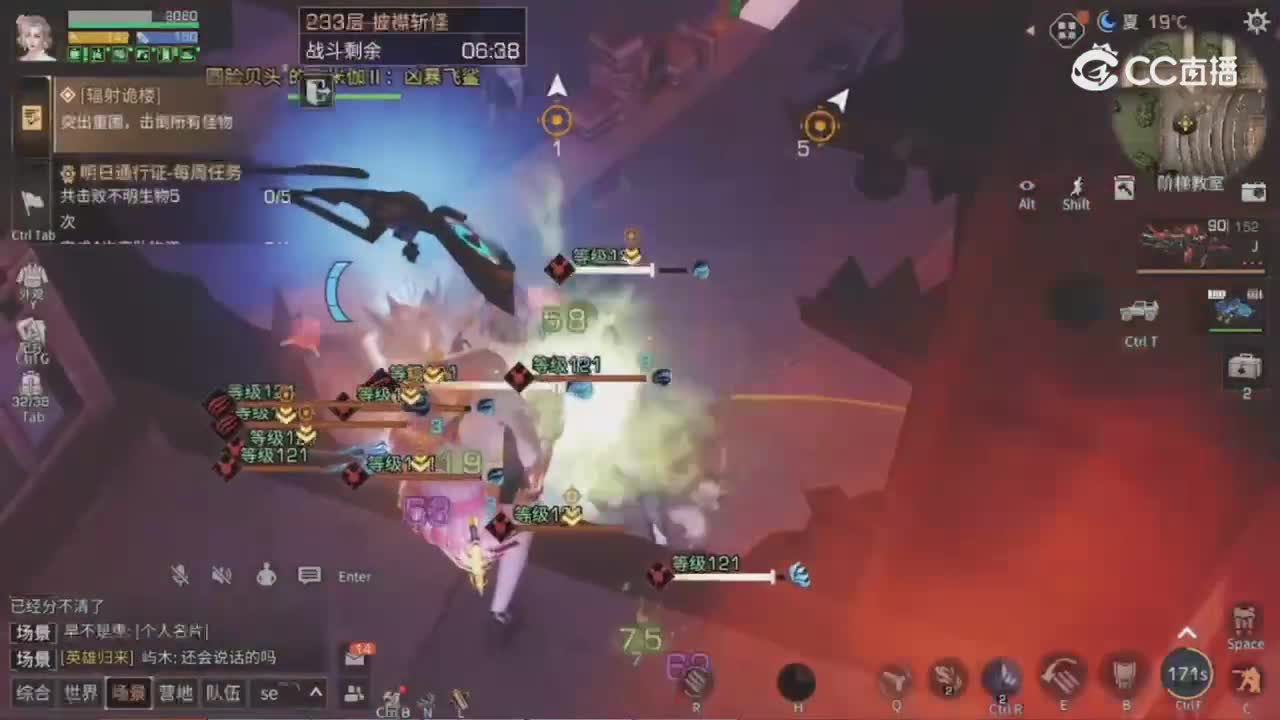The height and width of the screenshot is (720, 1280).
Task: Click the camera icon beside the minimap
Action: click(x=1253, y=192)
